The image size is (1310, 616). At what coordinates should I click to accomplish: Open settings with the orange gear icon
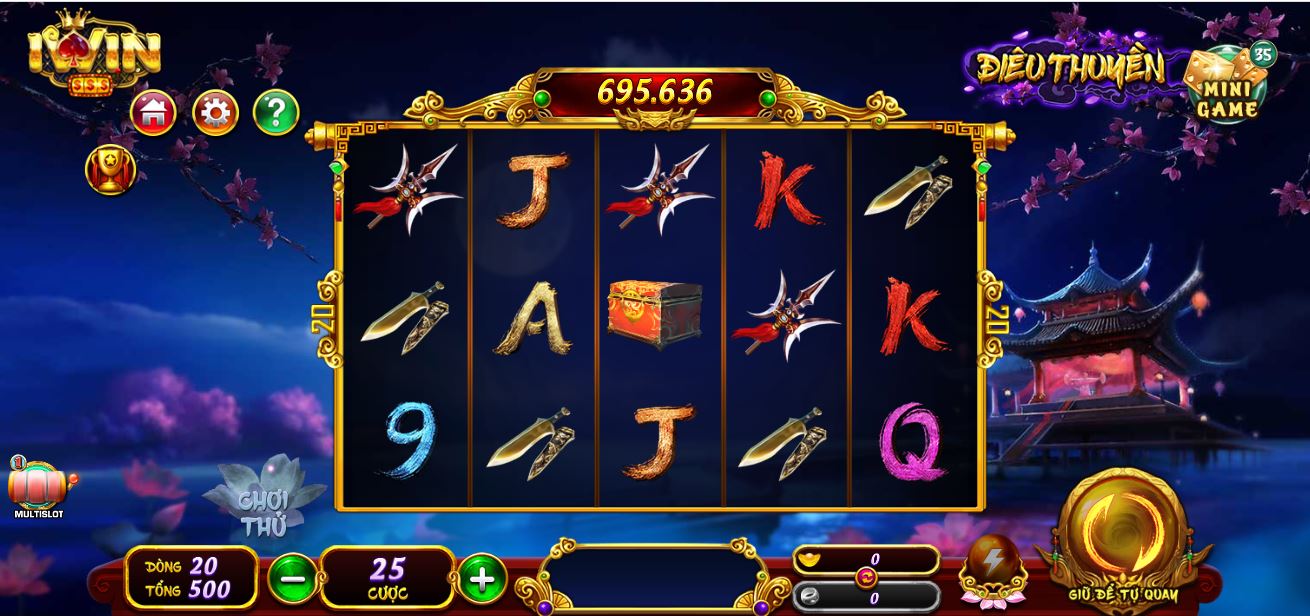point(215,113)
